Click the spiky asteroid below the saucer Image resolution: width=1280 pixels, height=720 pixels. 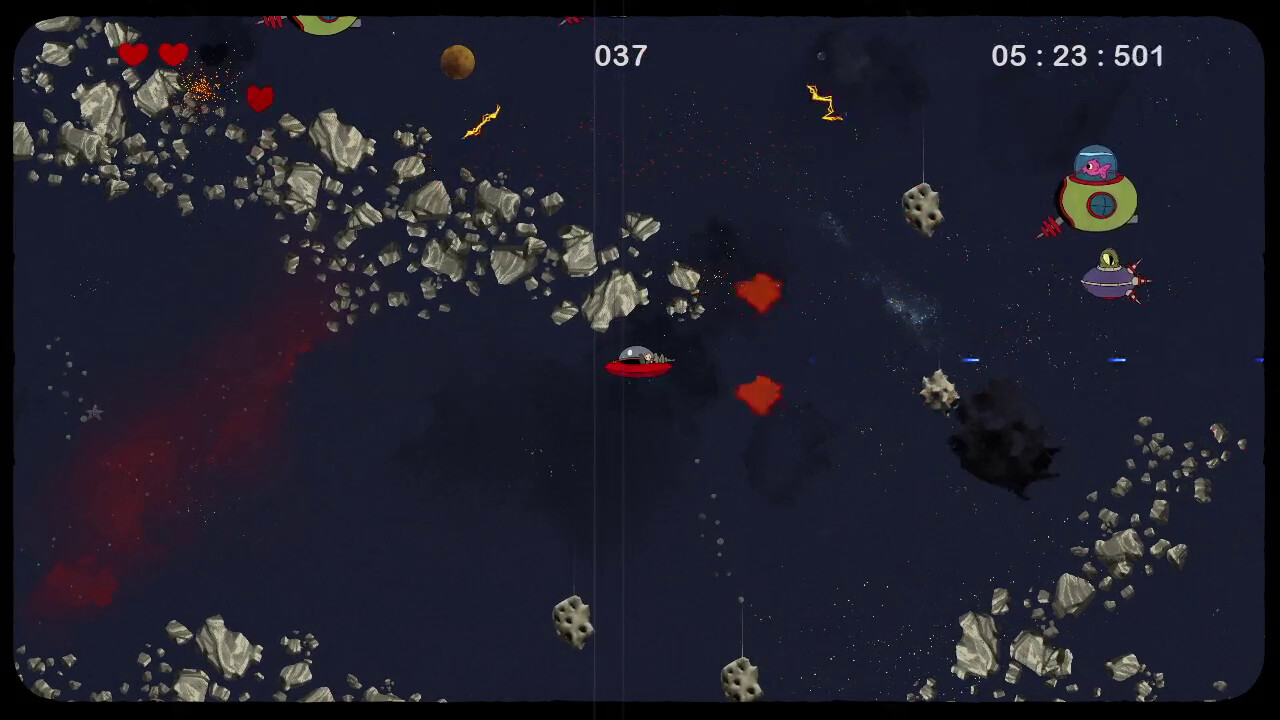point(937,390)
